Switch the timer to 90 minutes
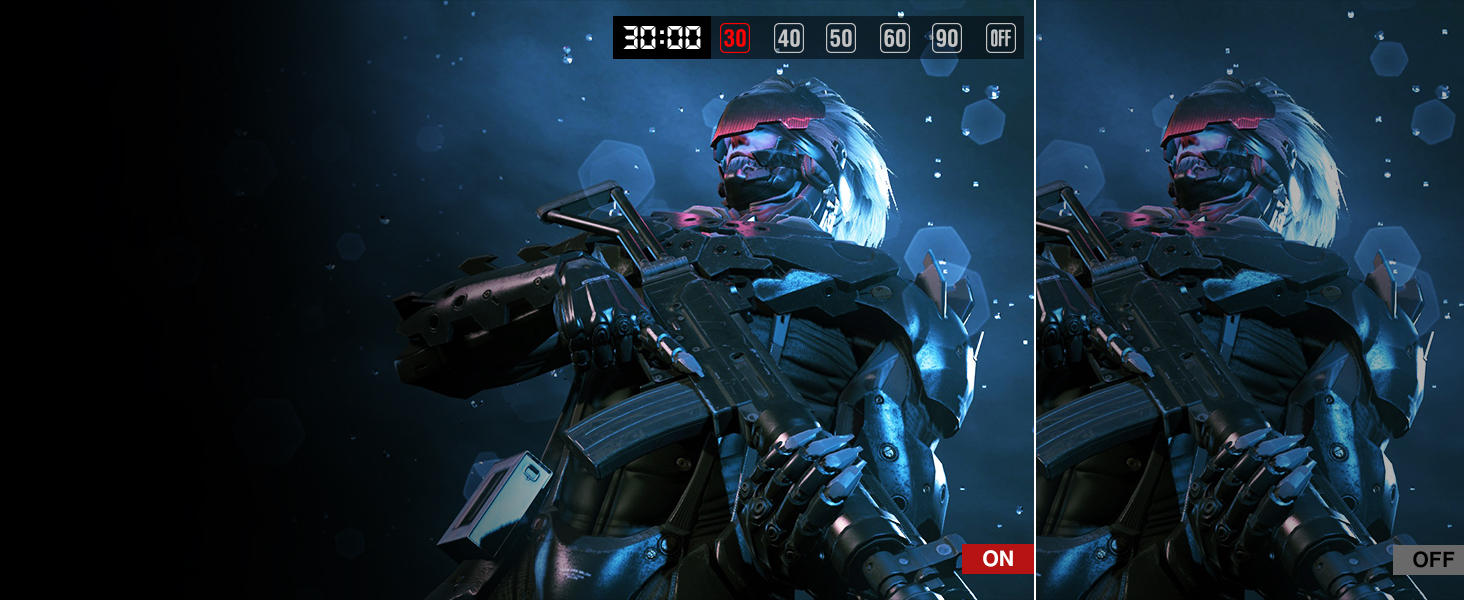Viewport: 1464px width, 600px height. pyautogui.click(x=946, y=39)
